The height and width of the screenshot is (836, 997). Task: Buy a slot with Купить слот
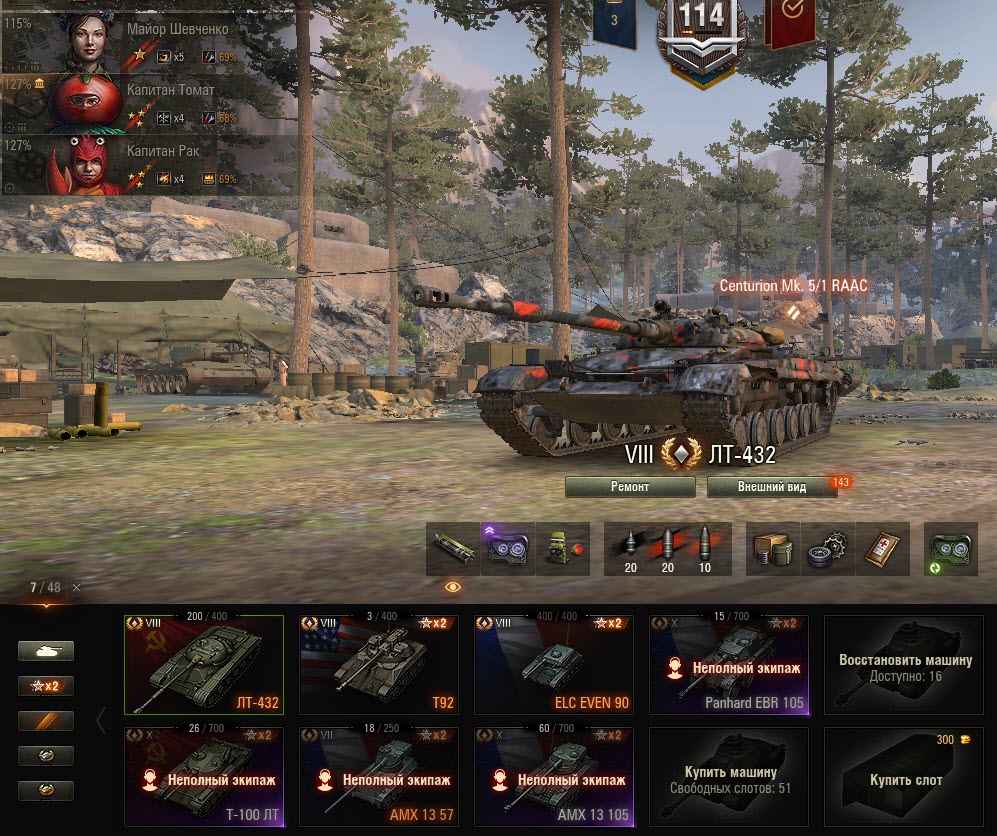[x=904, y=777]
